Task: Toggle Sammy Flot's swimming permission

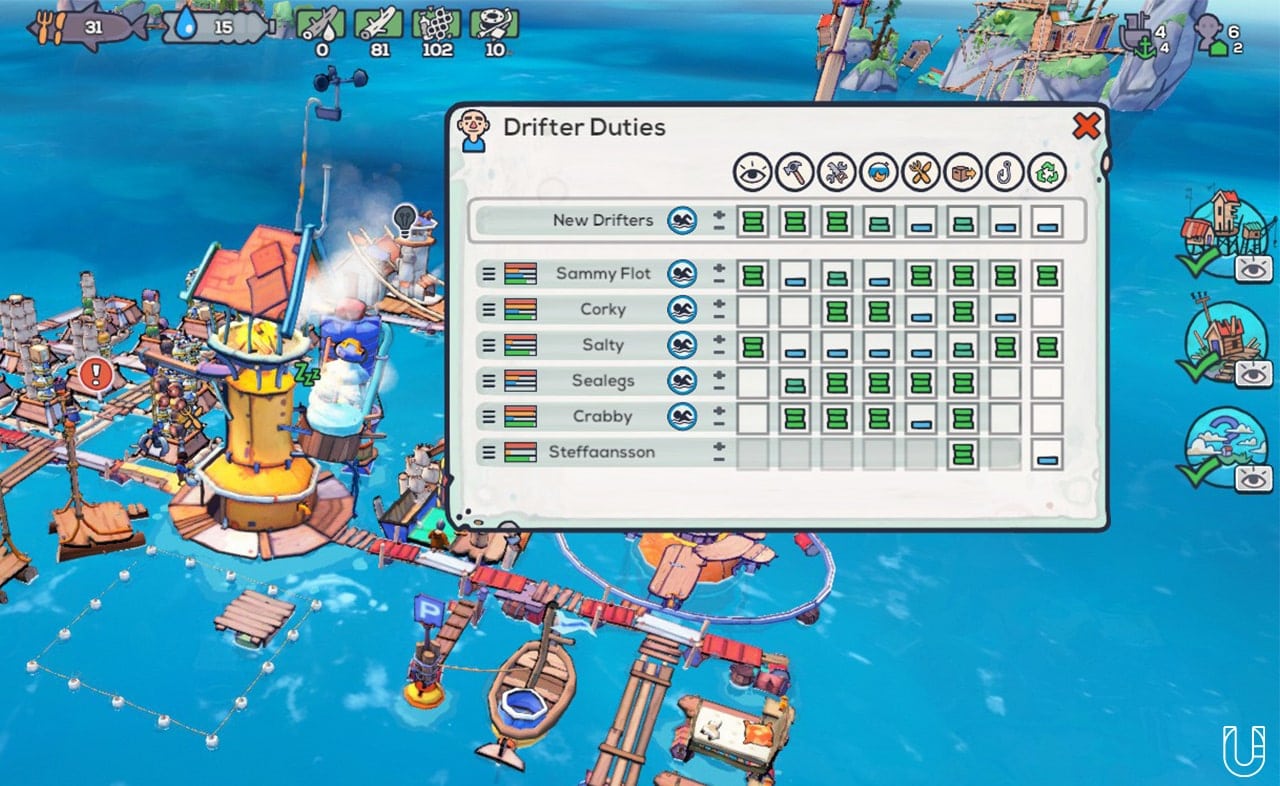Action: point(682,273)
